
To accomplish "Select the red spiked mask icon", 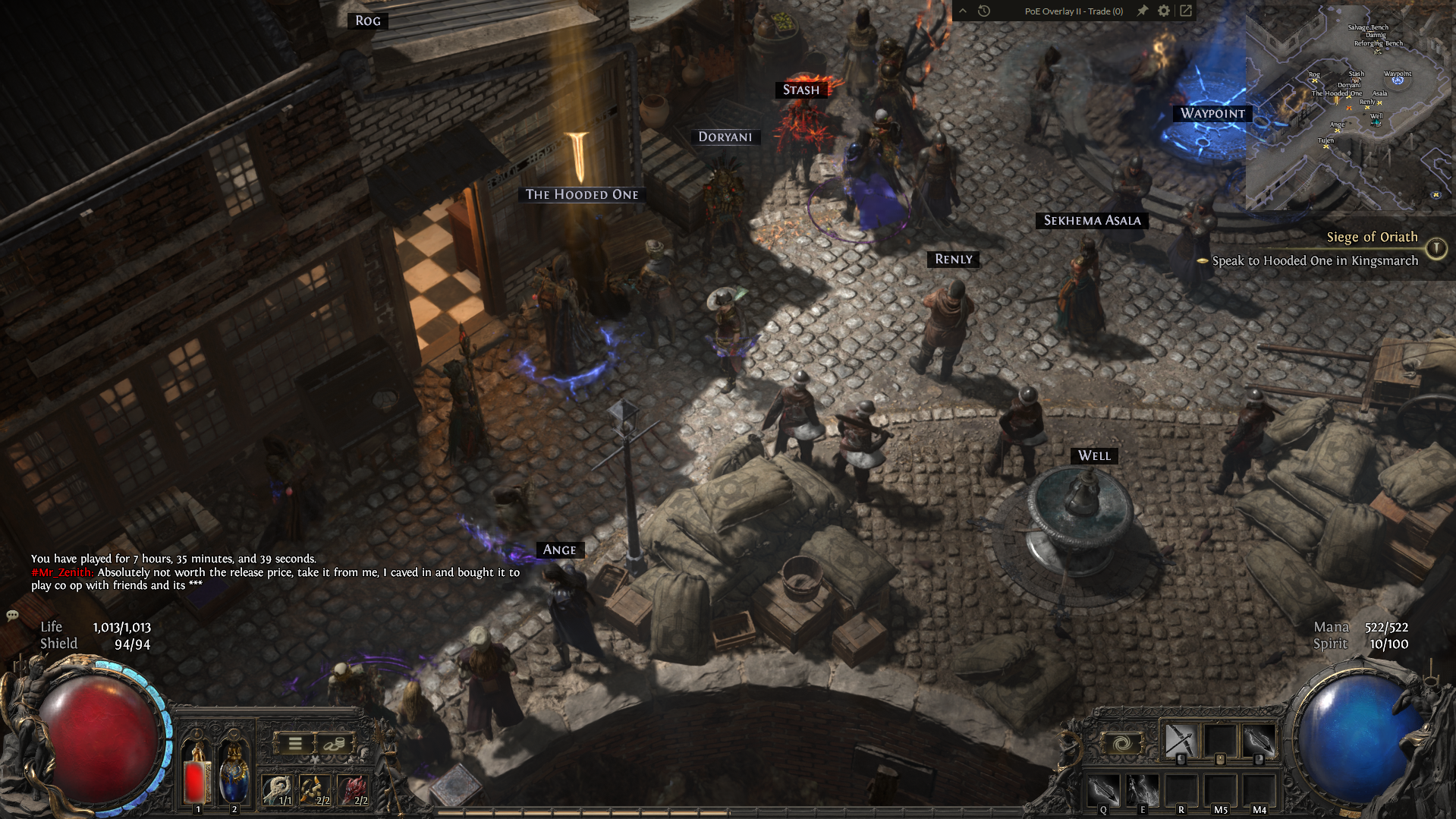I will pos(353,789).
